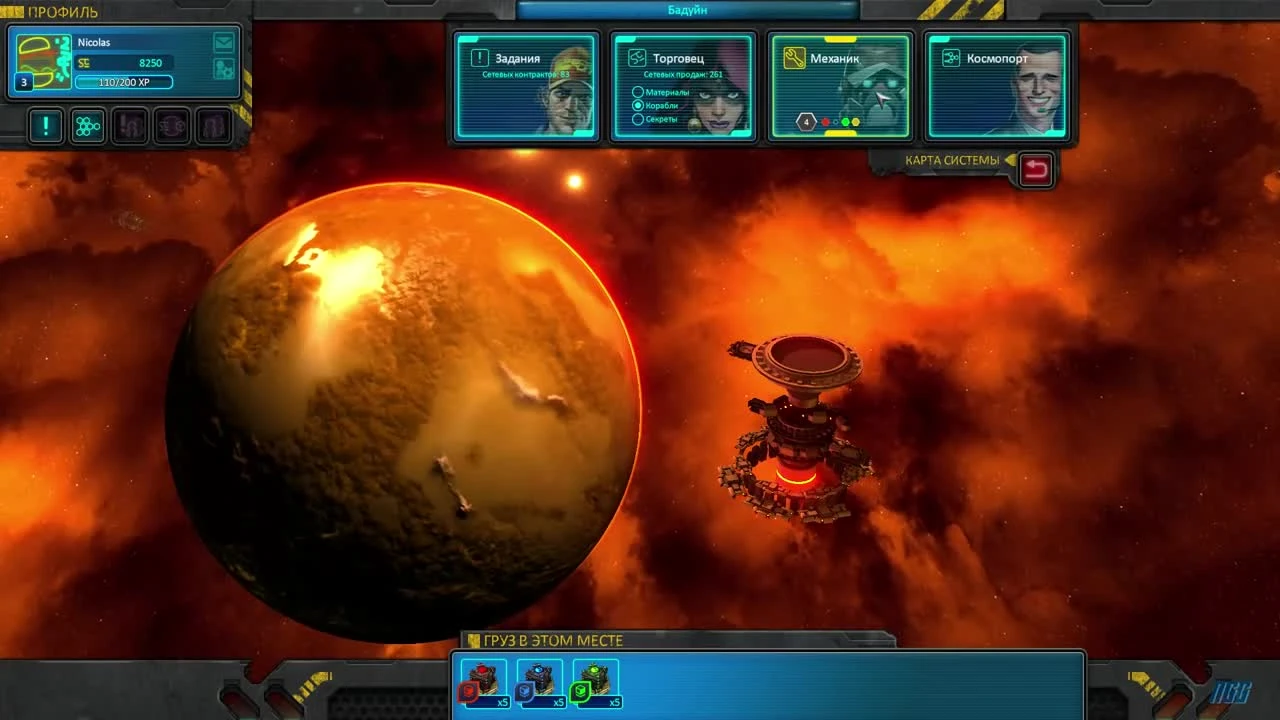The width and height of the screenshot is (1280, 720).
Task: Open the hexagon network icon in profile toolbar
Action: coord(87,126)
